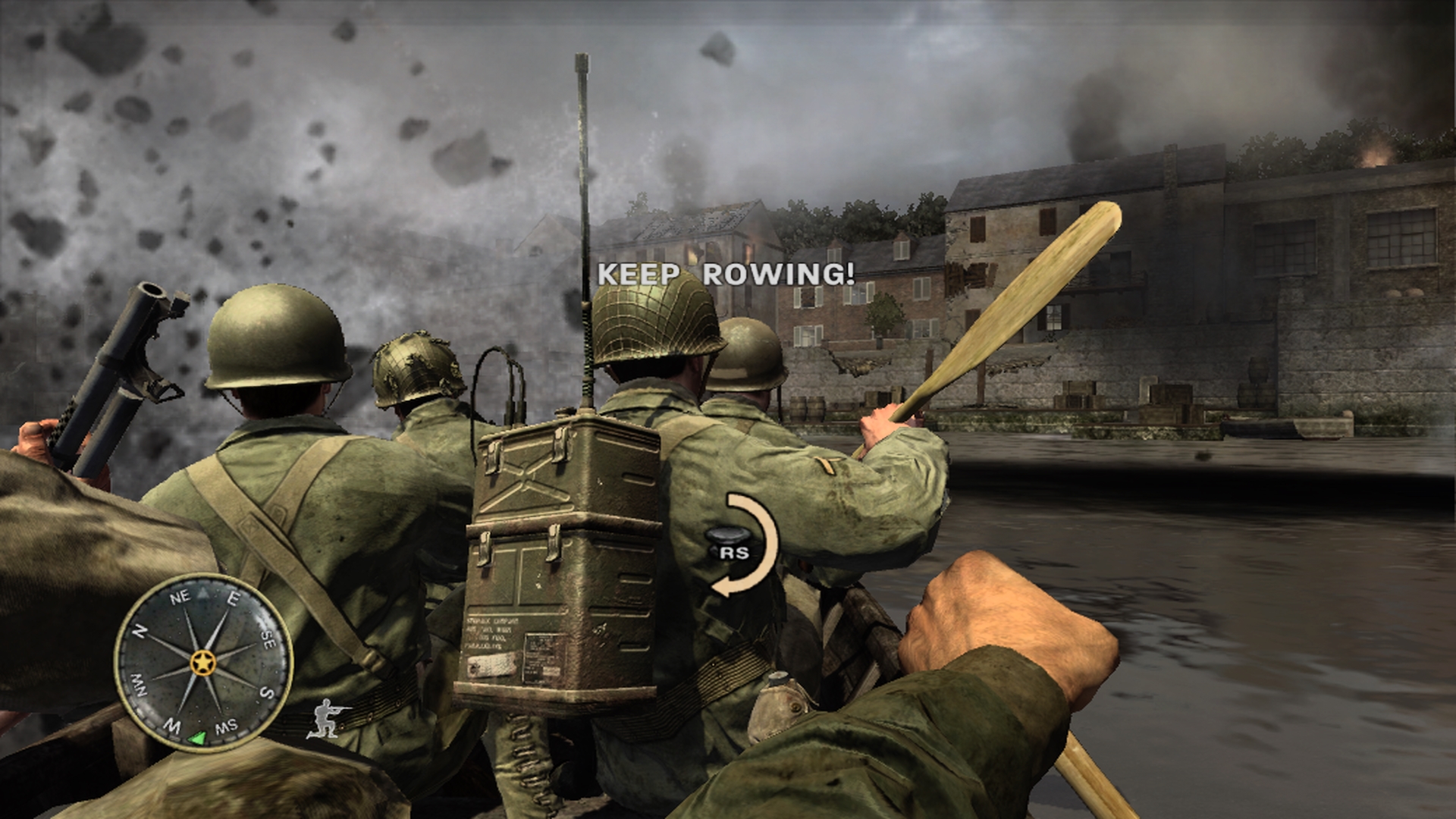Select the kneeling soldier stance icon

[x=328, y=718]
